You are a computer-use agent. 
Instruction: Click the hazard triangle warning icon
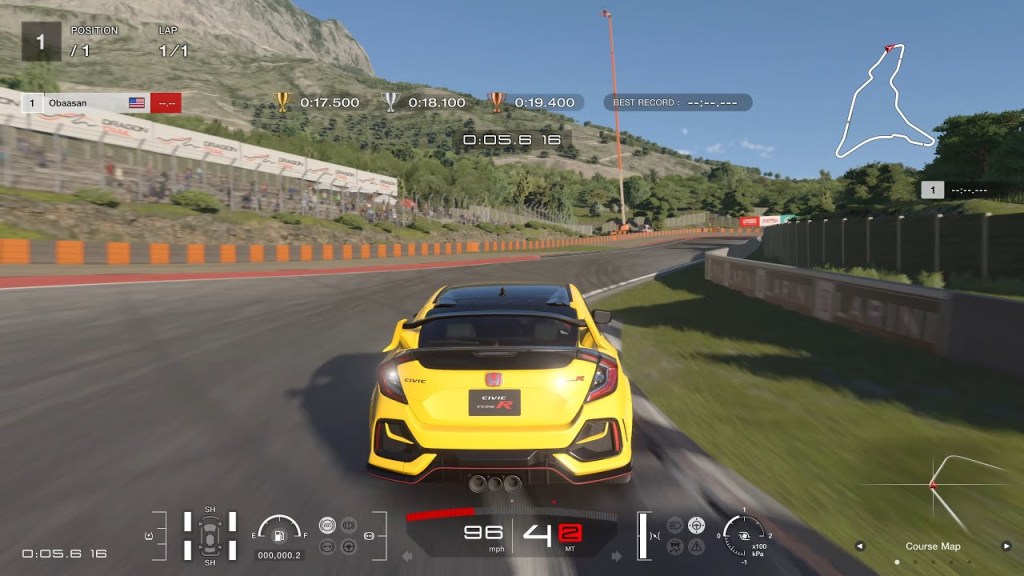696,546
